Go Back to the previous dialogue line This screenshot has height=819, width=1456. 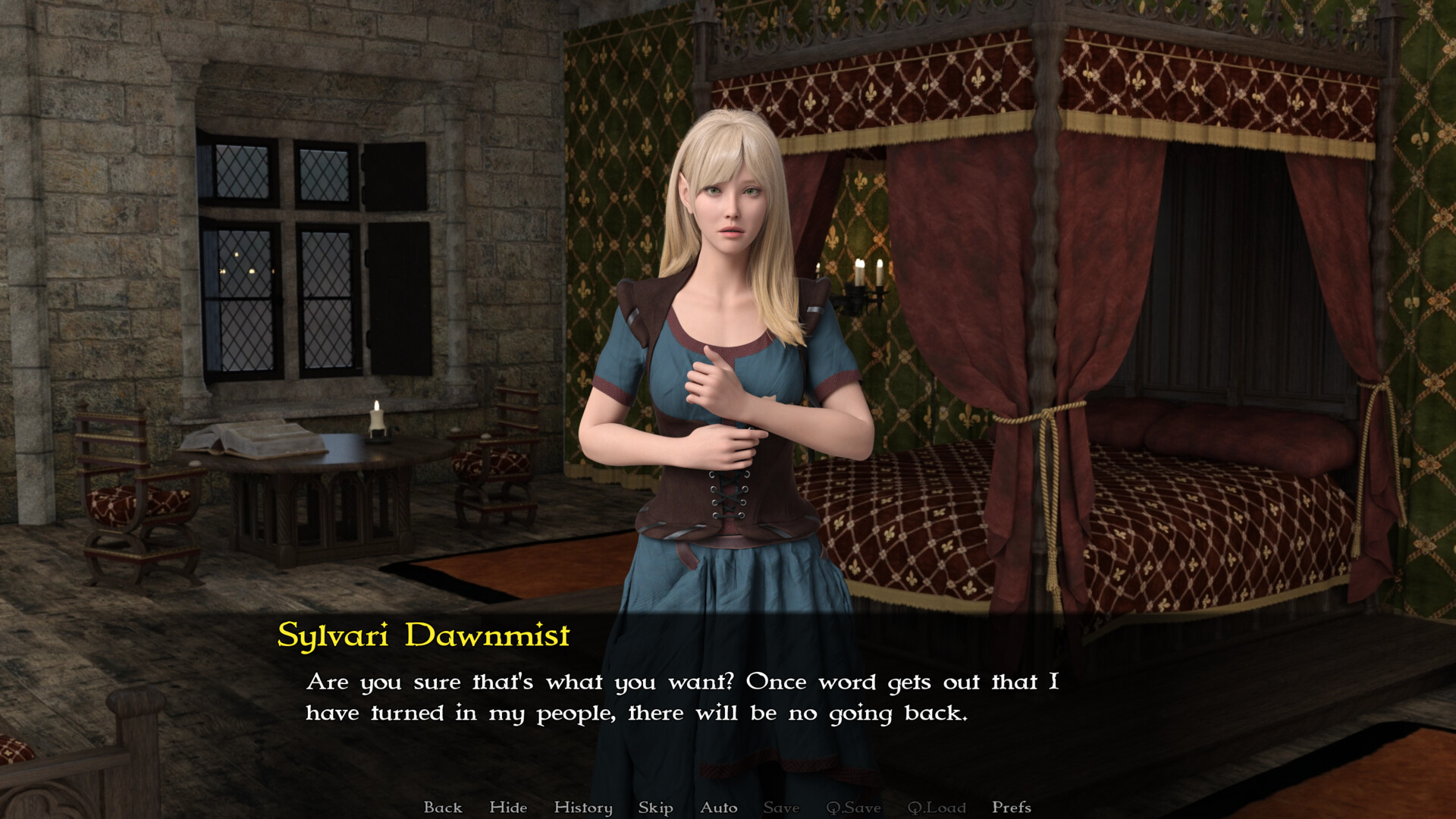tap(444, 807)
